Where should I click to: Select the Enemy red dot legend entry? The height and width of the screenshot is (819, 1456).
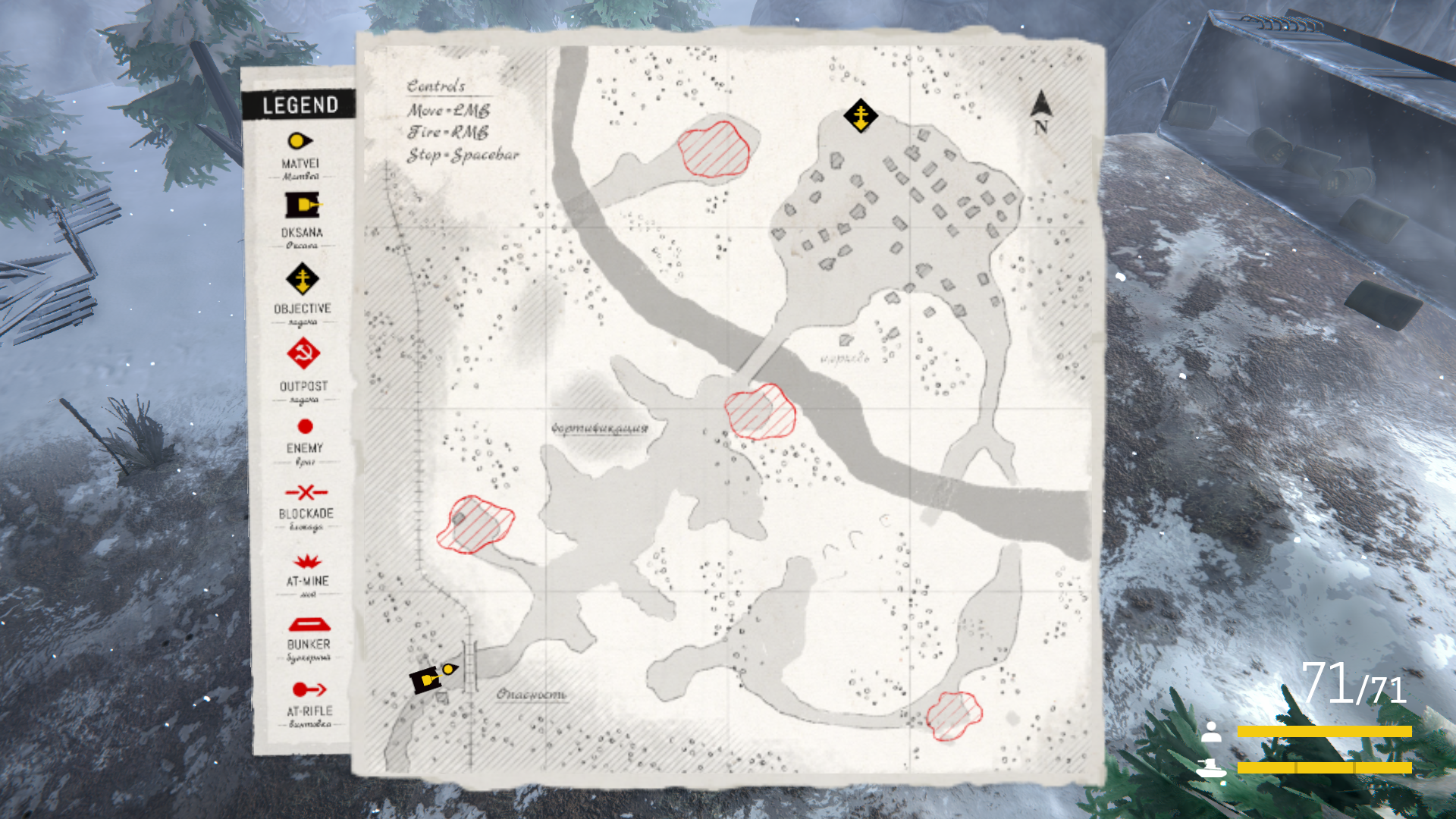point(305,427)
